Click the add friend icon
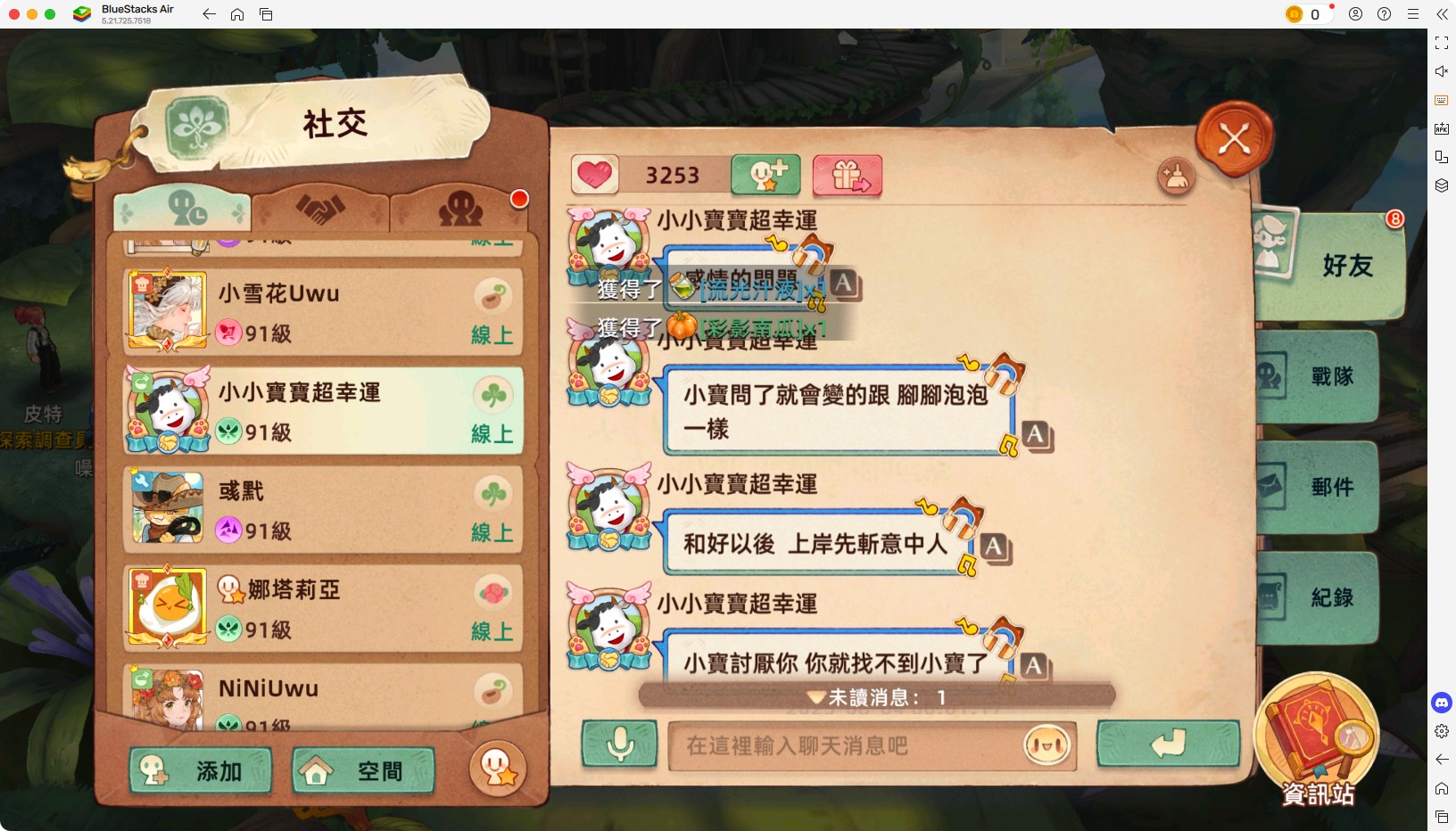Viewport: 1456px width, 831px height. point(765,175)
